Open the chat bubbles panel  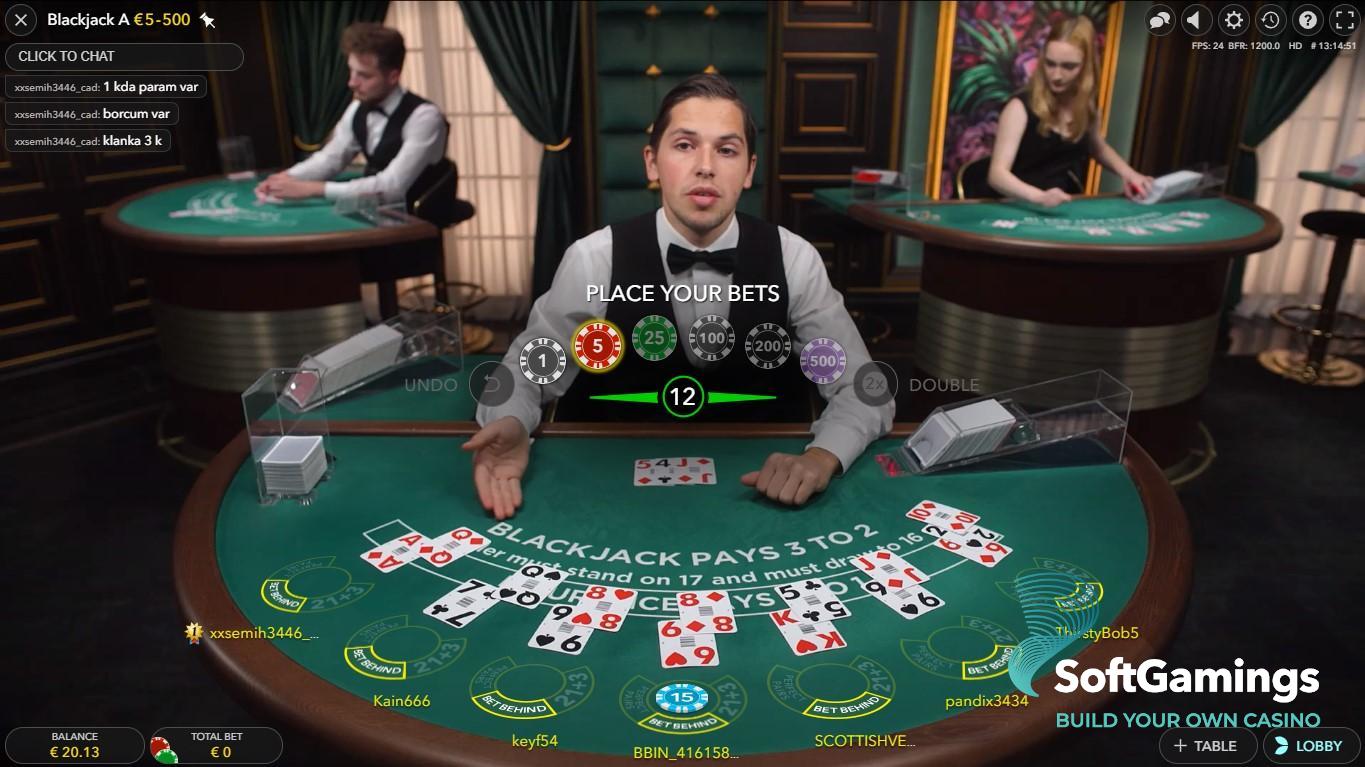coord(1160,20)
